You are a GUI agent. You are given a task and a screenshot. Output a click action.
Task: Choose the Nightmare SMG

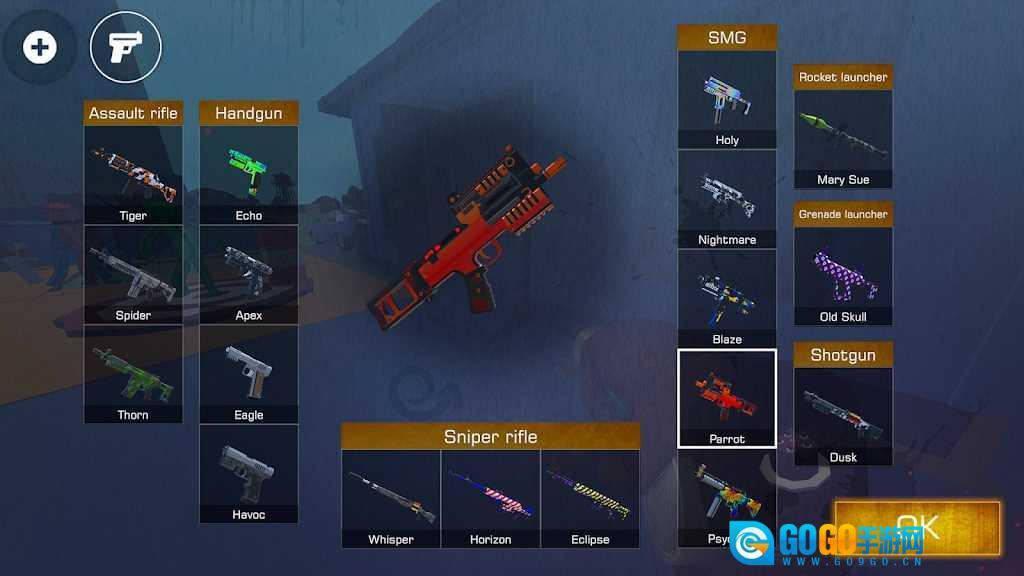(x=727, y=198)
